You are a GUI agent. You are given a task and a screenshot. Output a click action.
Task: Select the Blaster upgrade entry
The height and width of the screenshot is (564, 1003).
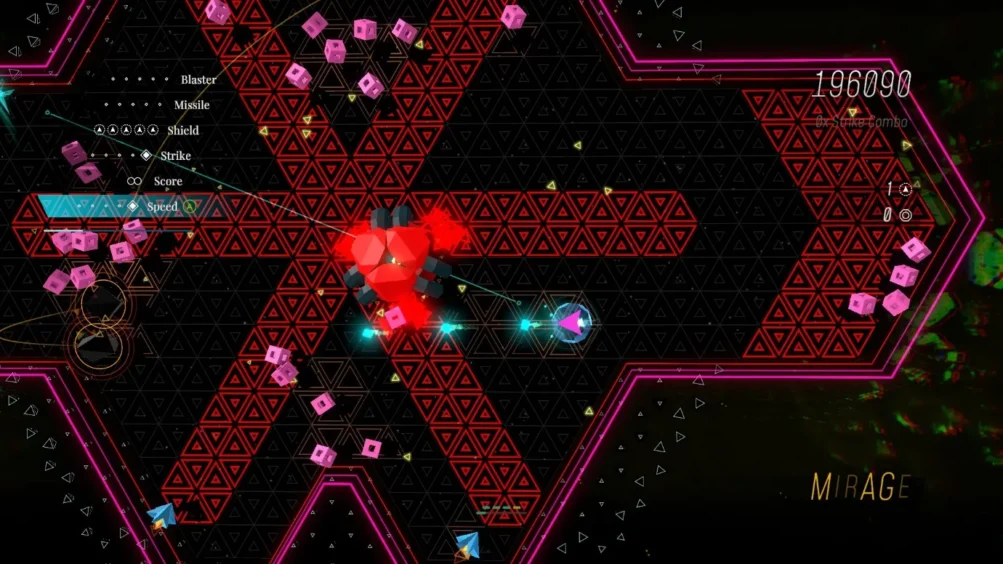[x=198, y=79]
